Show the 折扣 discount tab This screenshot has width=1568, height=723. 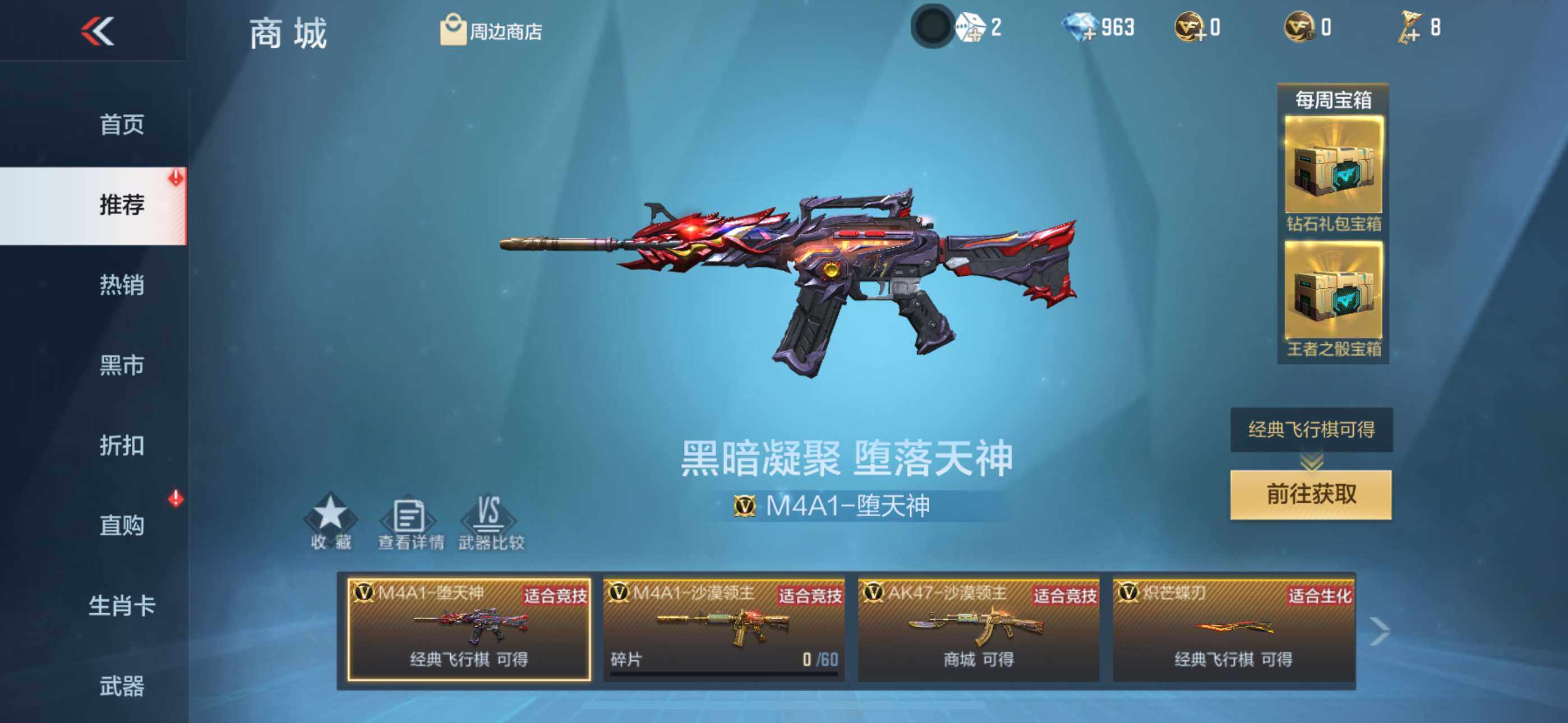(x=122, y=446)
